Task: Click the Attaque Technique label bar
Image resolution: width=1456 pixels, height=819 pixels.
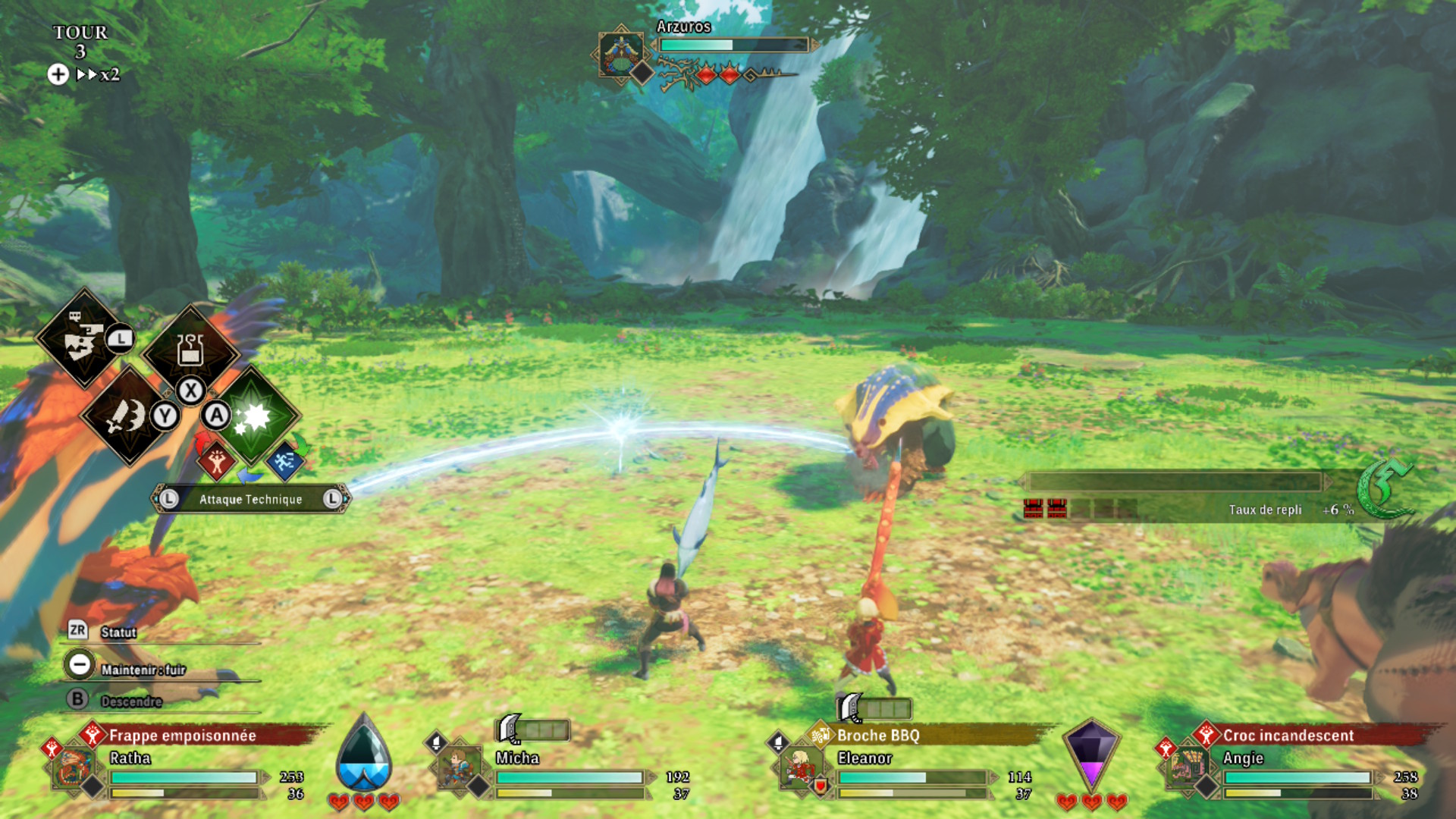Action: click(x=250, y=499)
